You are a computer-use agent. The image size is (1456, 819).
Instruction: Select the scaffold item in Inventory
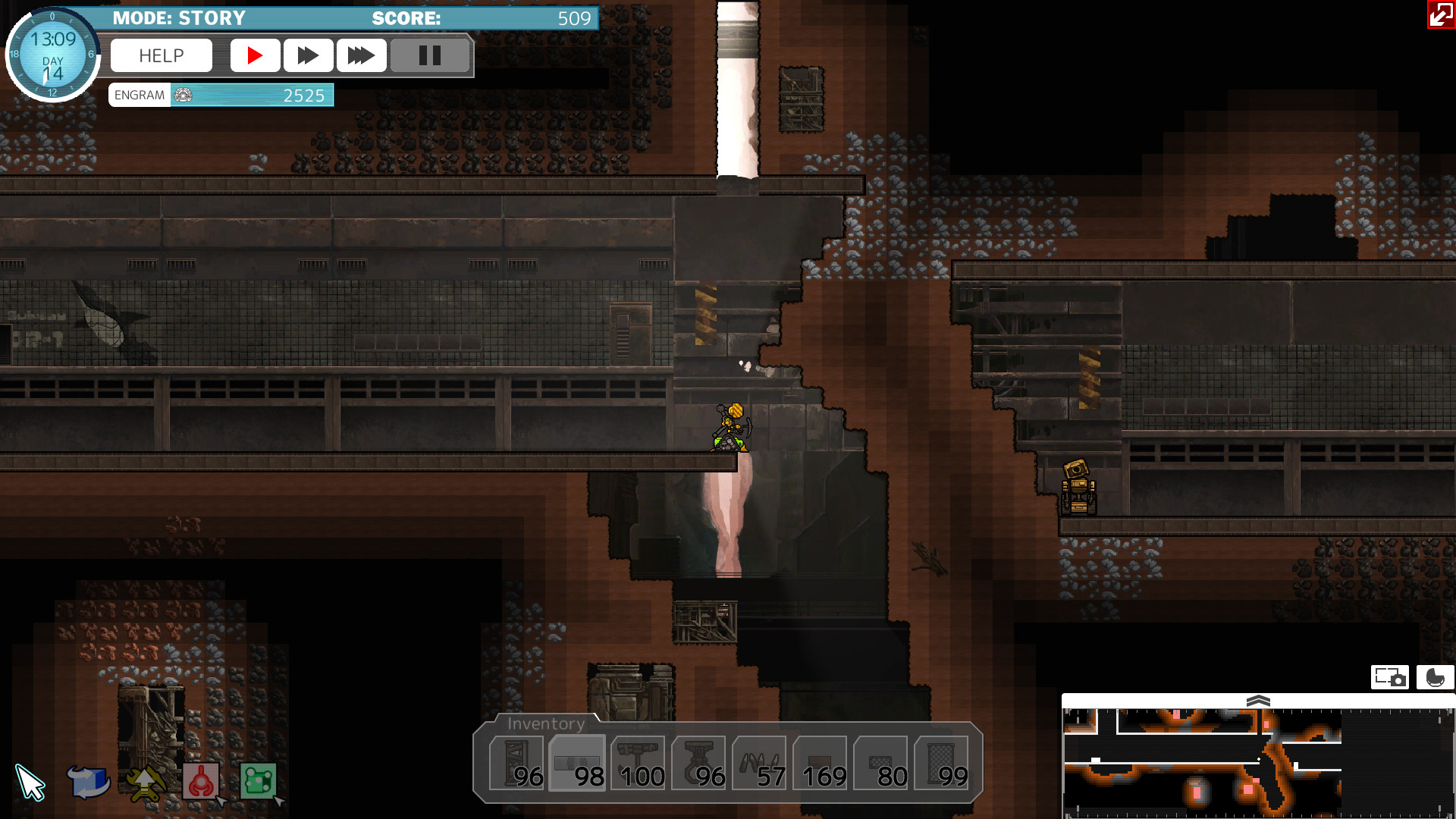(x=520, y=762)
